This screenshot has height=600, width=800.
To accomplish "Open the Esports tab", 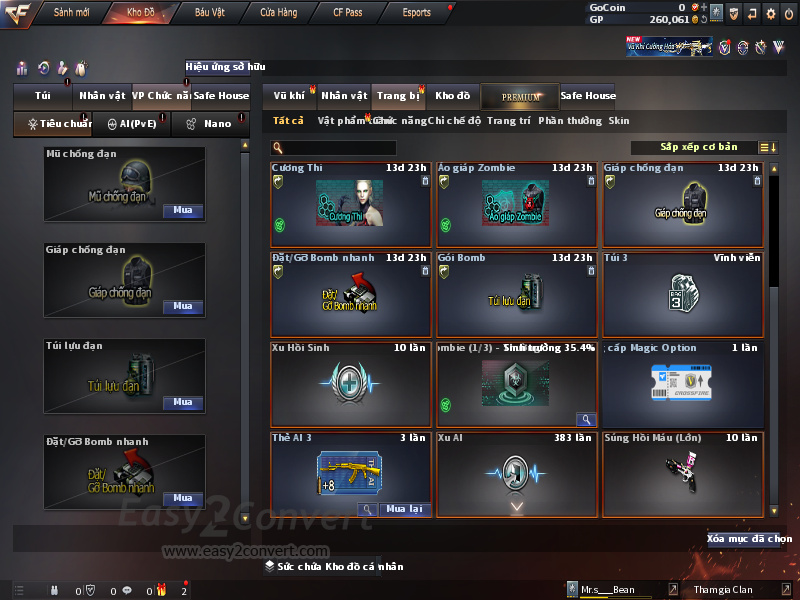I will coord(416,13).
